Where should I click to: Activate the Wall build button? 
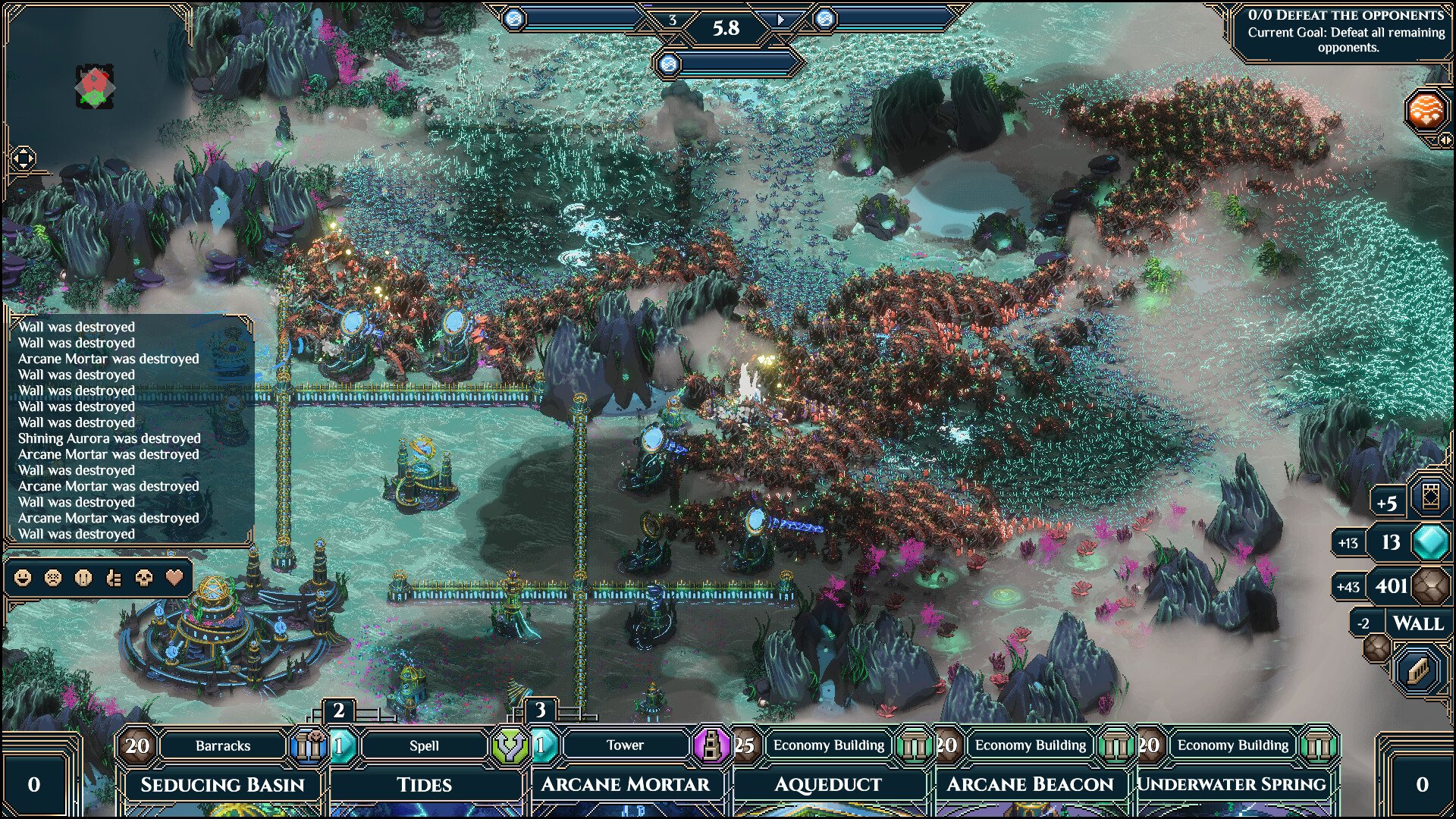tap(1417, 623)
